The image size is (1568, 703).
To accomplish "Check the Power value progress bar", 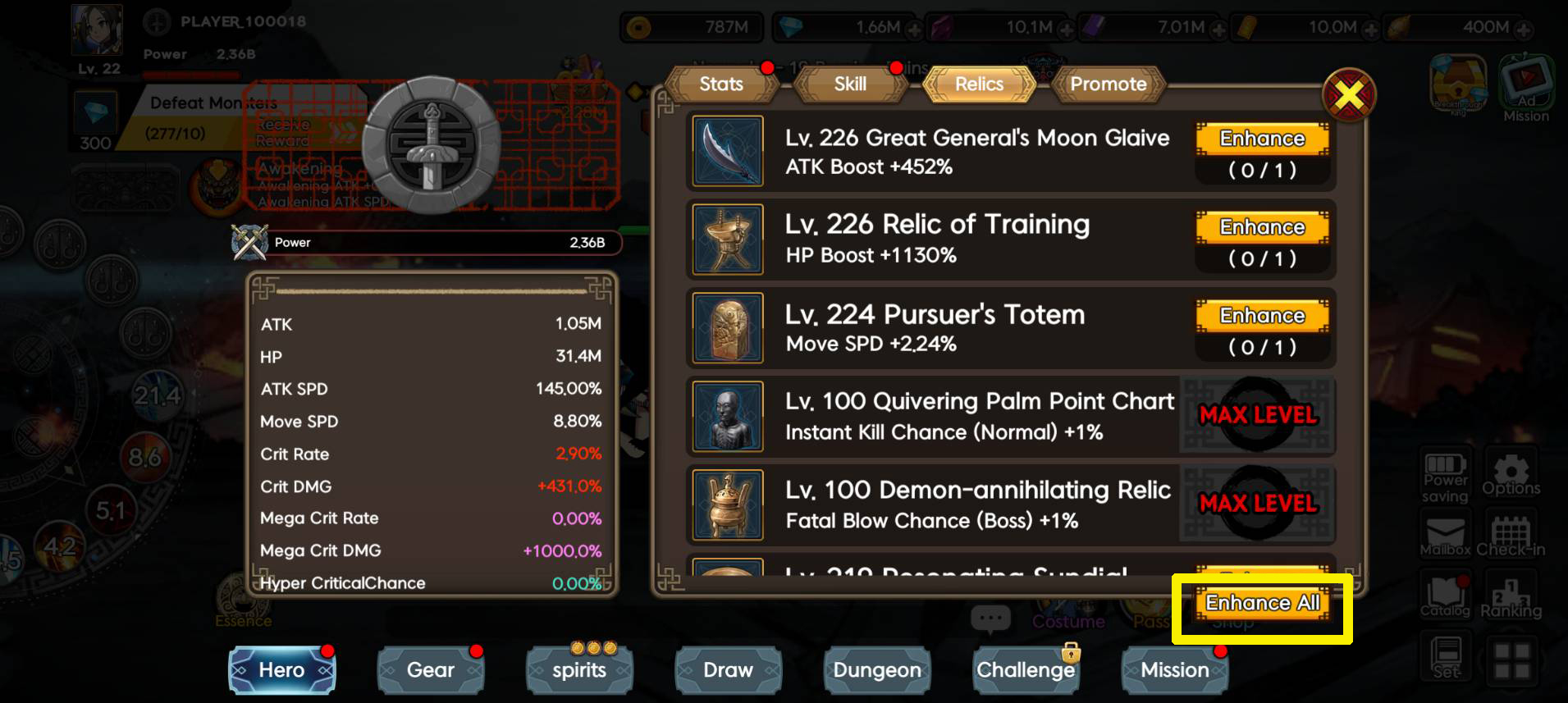I will point(435,241).
